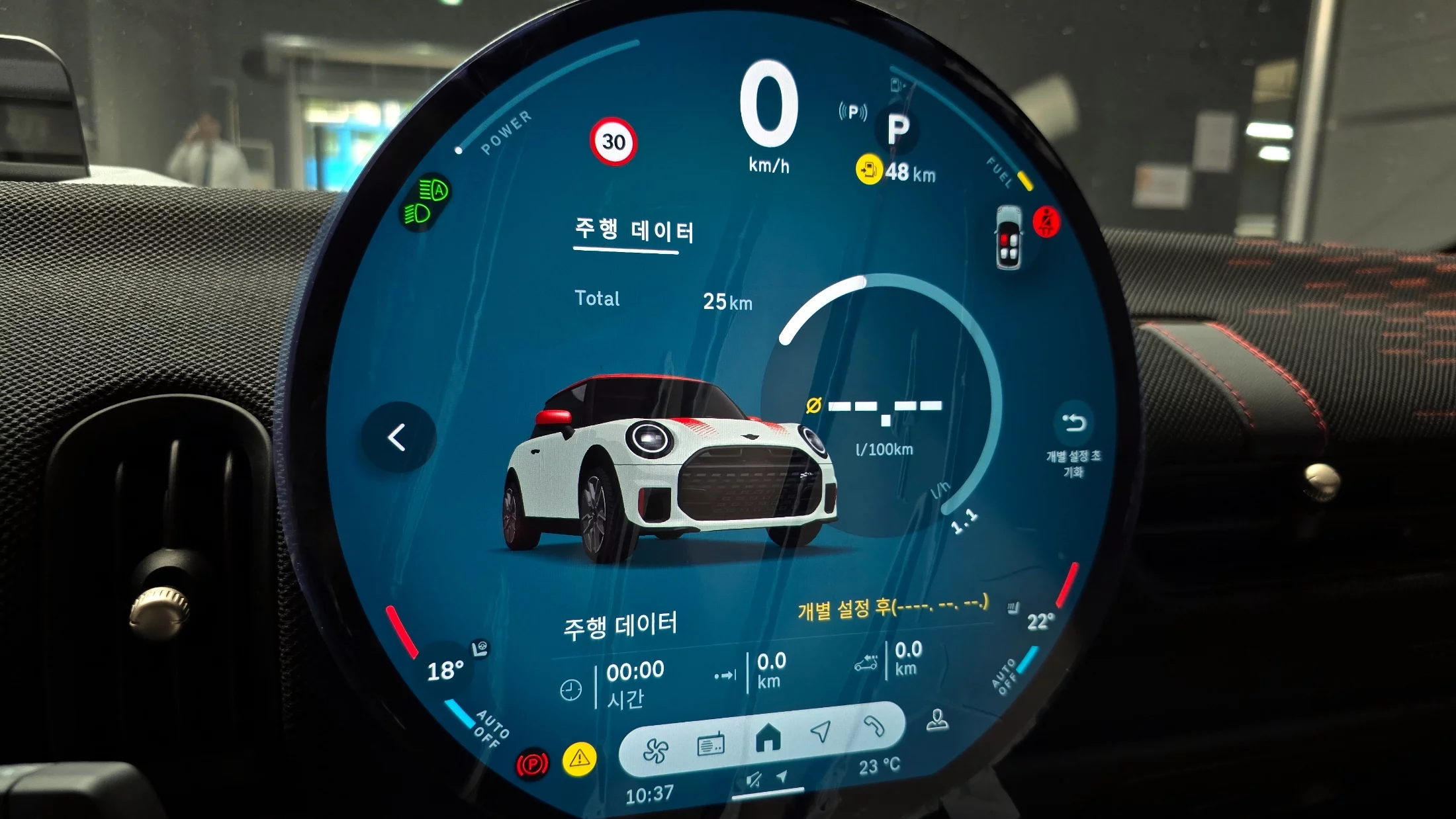Go back using the left arrow button
The width and height of the screenshot is (1456, 819).
coord(397,437)
